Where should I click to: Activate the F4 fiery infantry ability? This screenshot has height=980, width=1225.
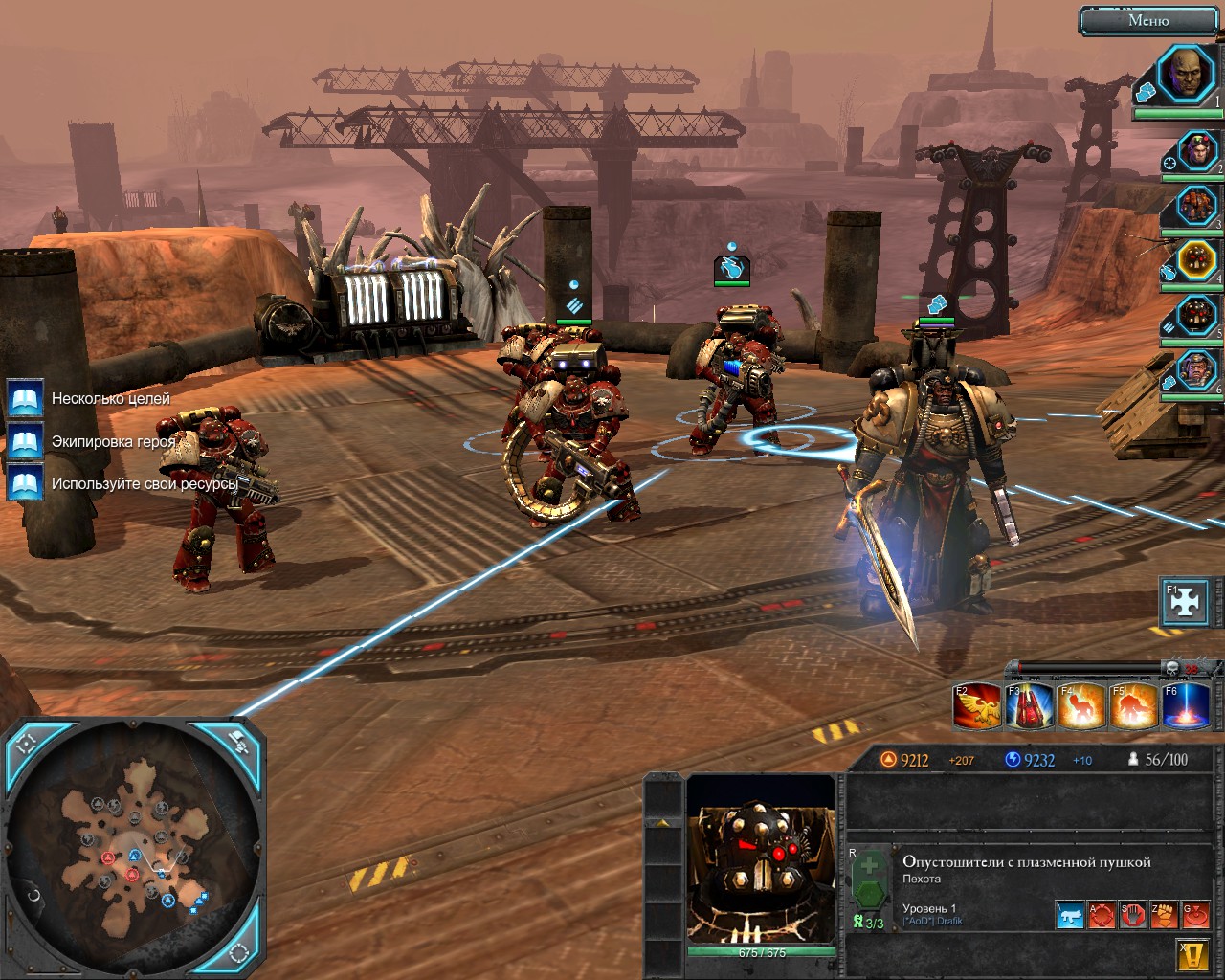pyautogui.click(x=1081, y=706)
